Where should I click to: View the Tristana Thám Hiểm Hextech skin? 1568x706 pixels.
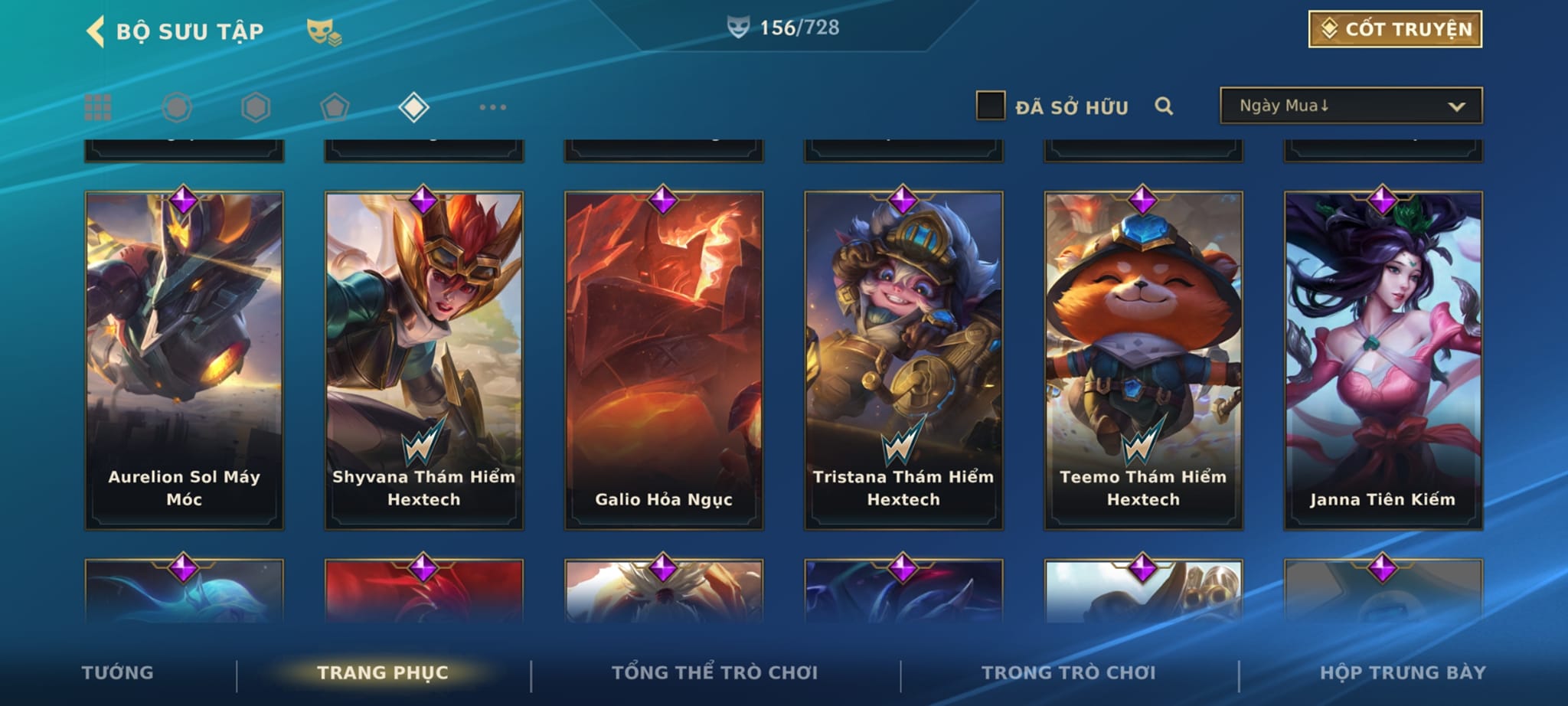[903, 360]
